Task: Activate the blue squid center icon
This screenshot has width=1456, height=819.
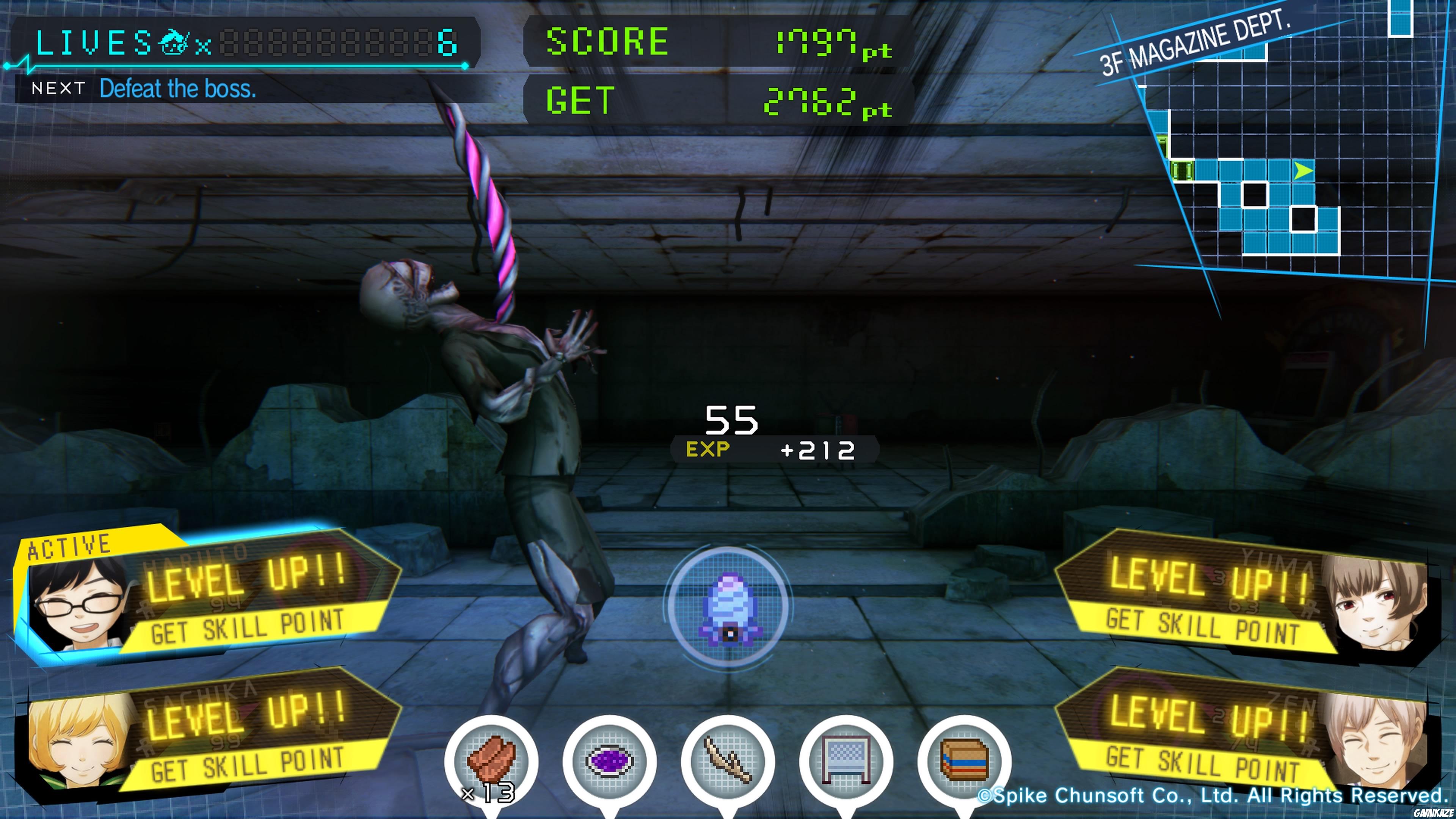Action: (x=729, y=606)
